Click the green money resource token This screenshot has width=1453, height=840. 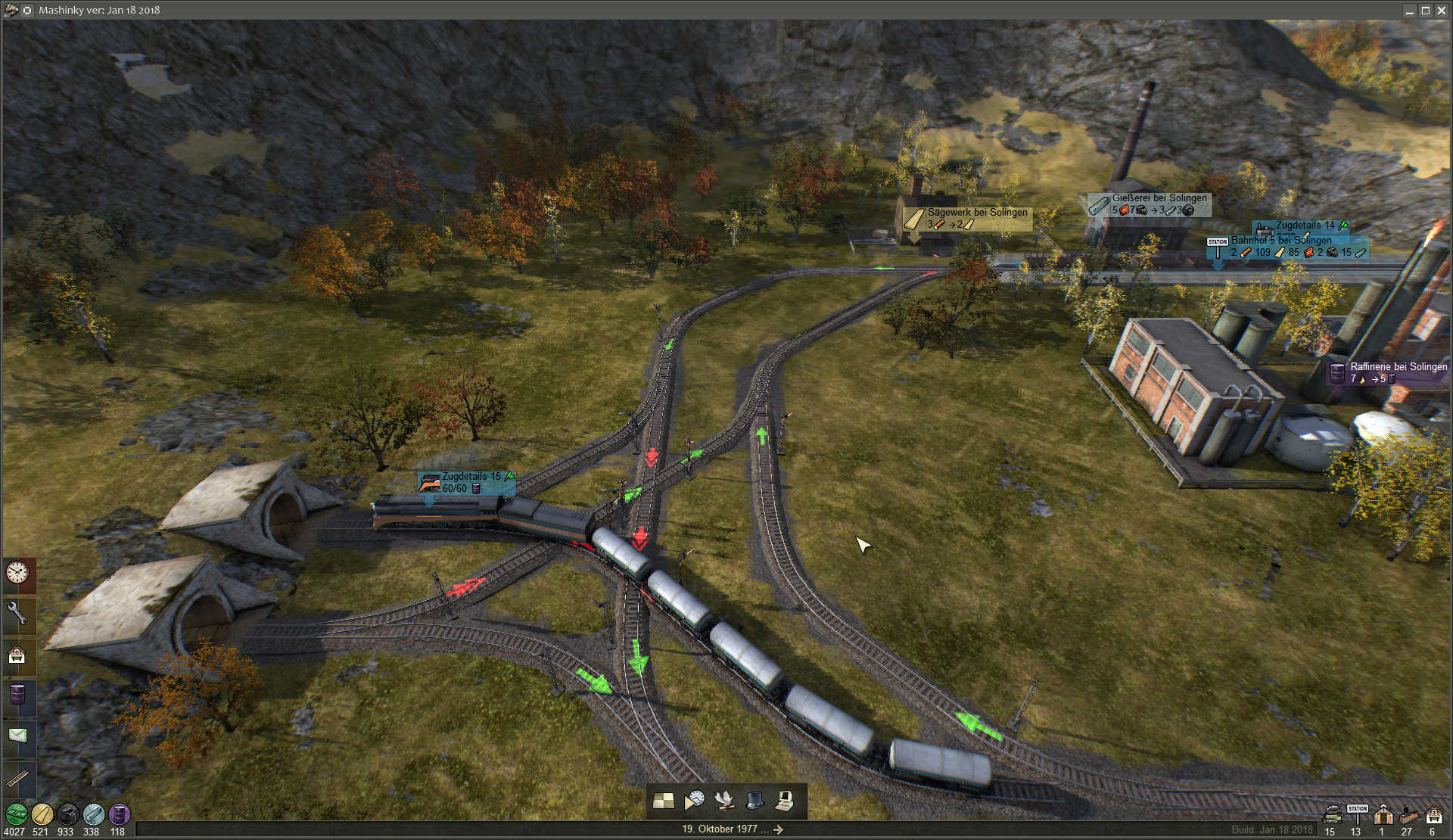coord(16,814)
